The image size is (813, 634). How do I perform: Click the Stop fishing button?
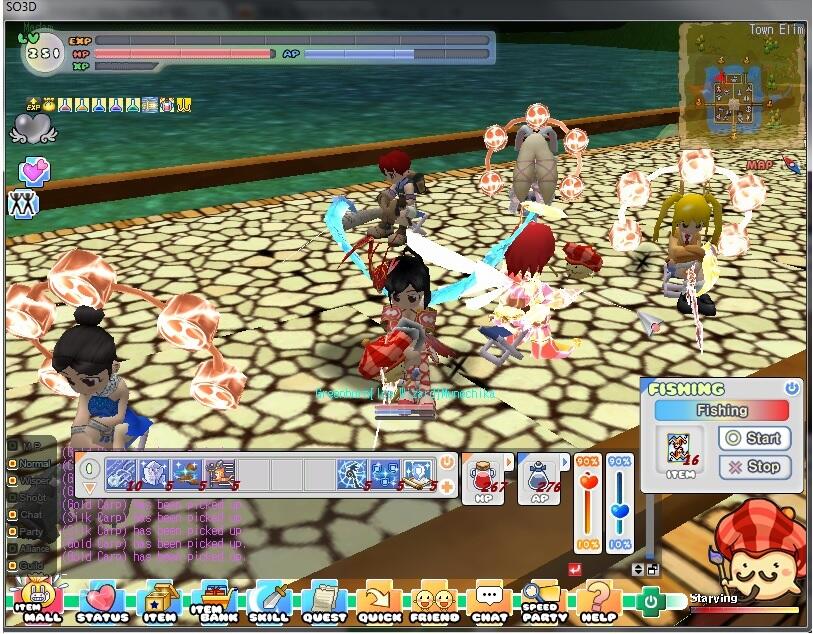[754, 466]
